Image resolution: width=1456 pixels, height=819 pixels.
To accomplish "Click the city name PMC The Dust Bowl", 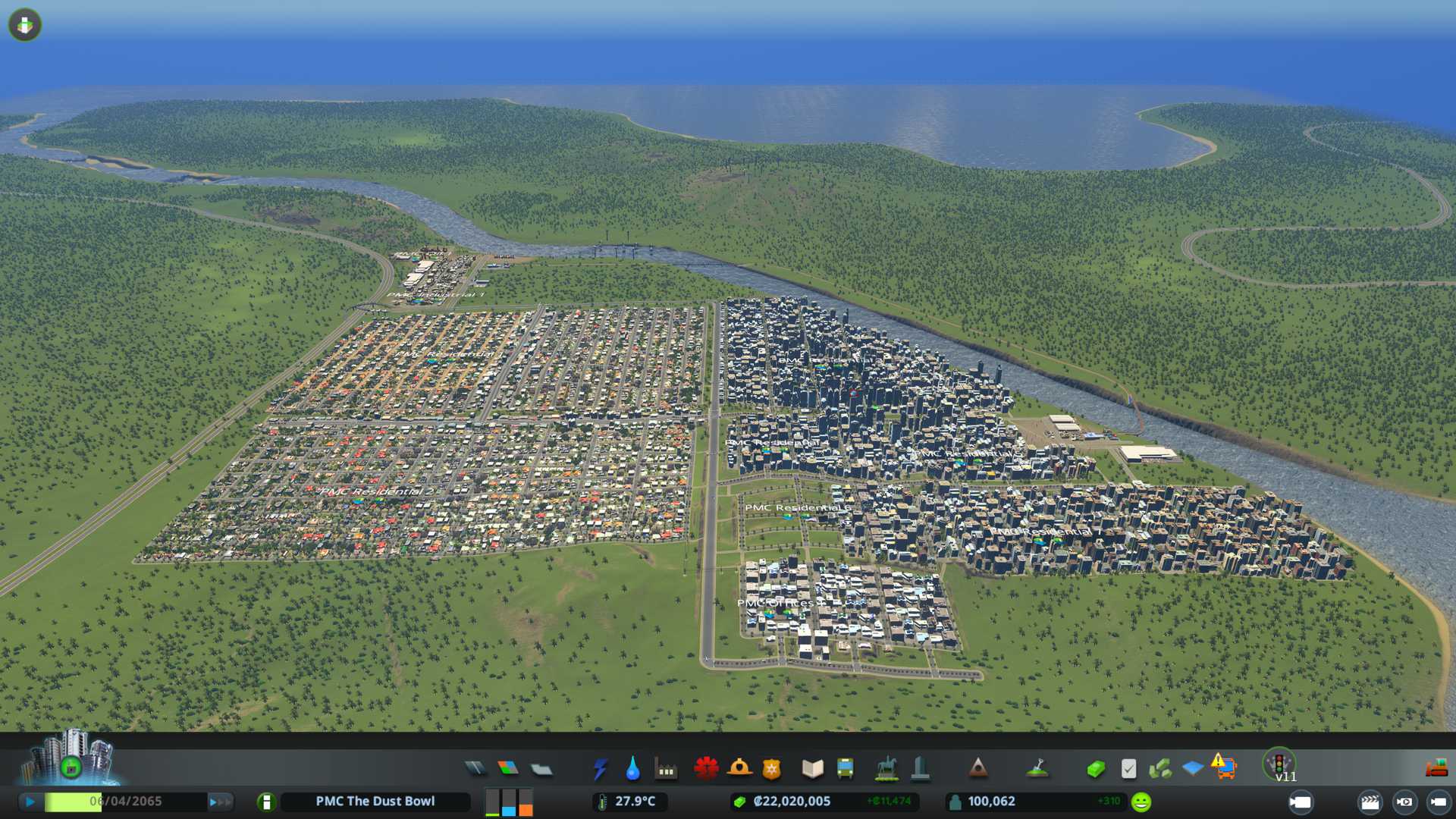I will [x=375, y=802].
